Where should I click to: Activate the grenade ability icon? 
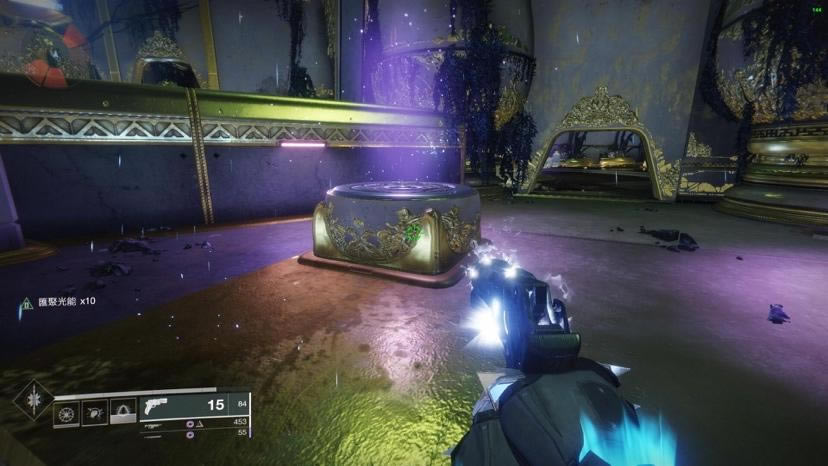click(66, 412)
